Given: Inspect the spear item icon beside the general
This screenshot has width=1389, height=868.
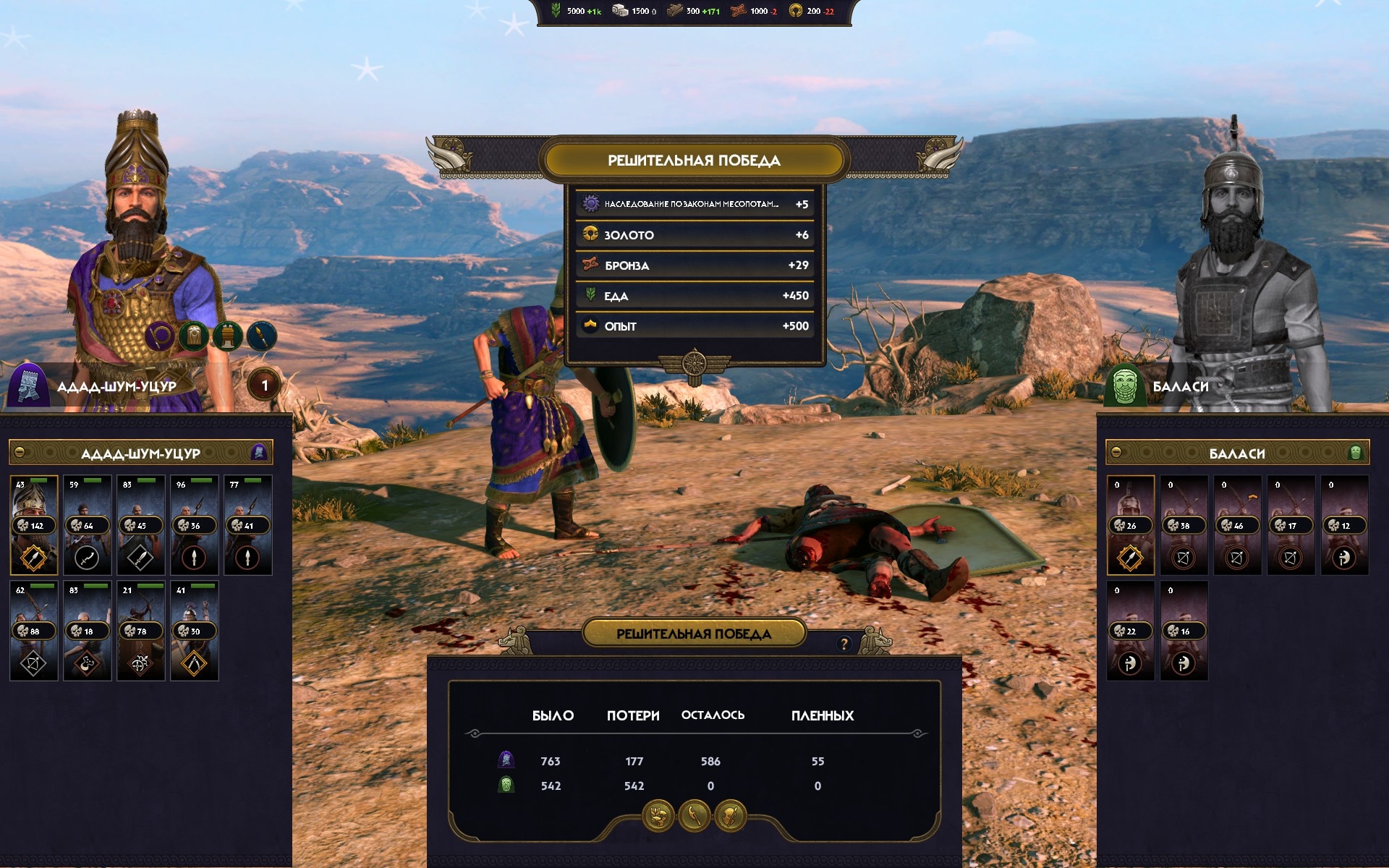Looking at the screenshot, I should (x=261, y=336).
